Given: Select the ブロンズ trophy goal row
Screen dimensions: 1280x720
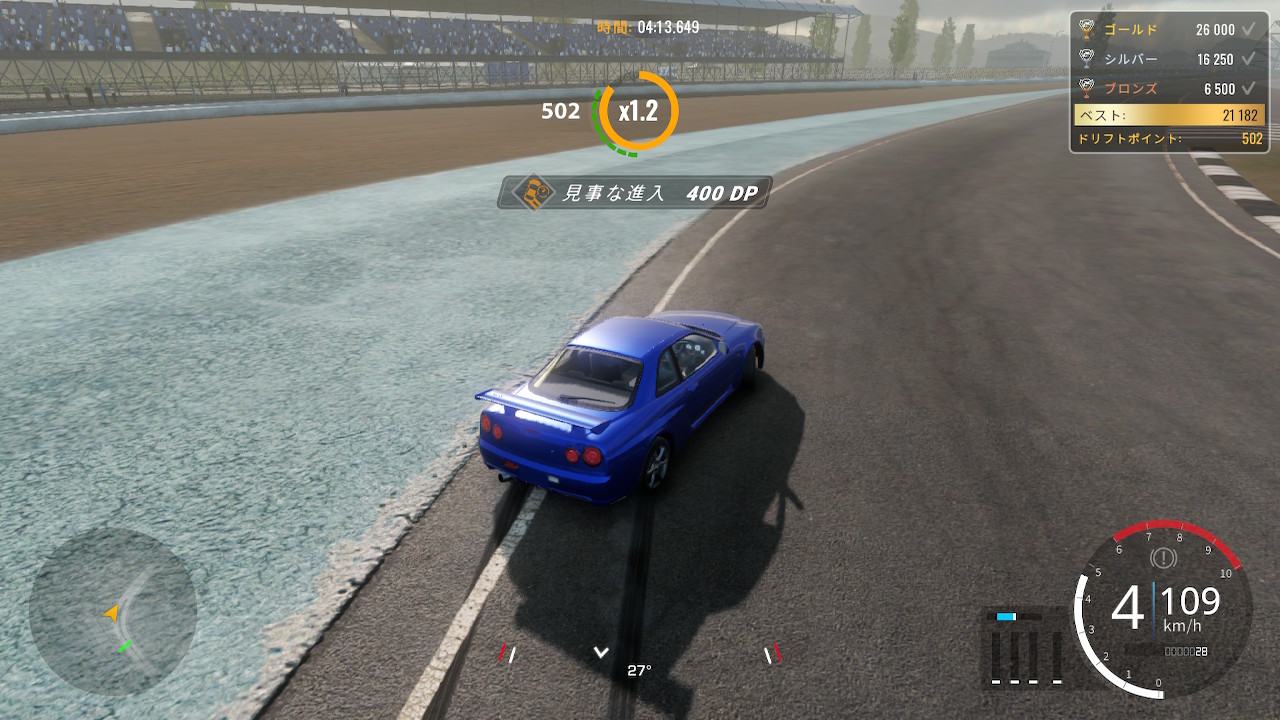Looking at the screenshot, I should [1168, 88].
